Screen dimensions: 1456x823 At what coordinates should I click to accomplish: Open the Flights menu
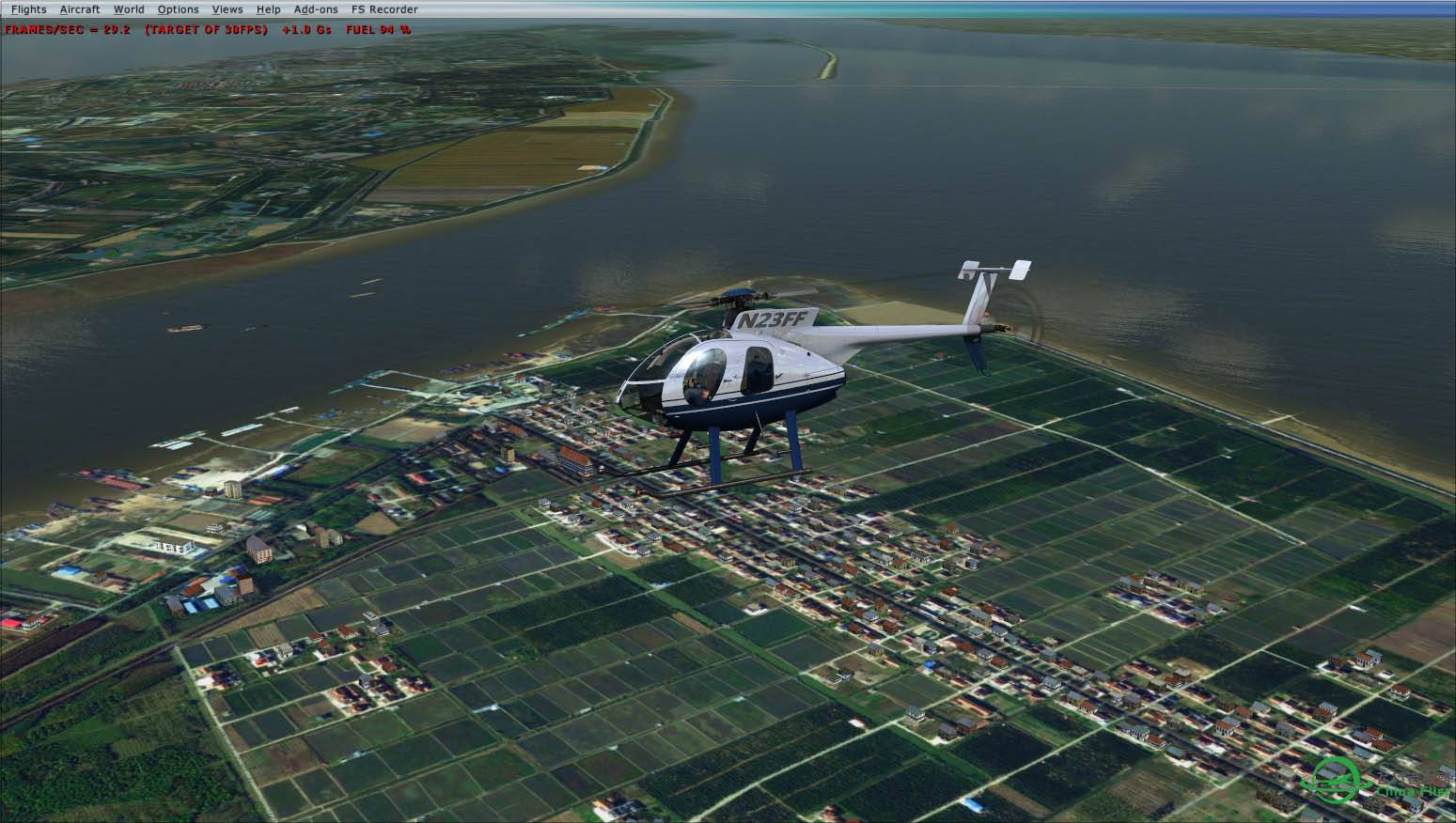click(28, 9)
